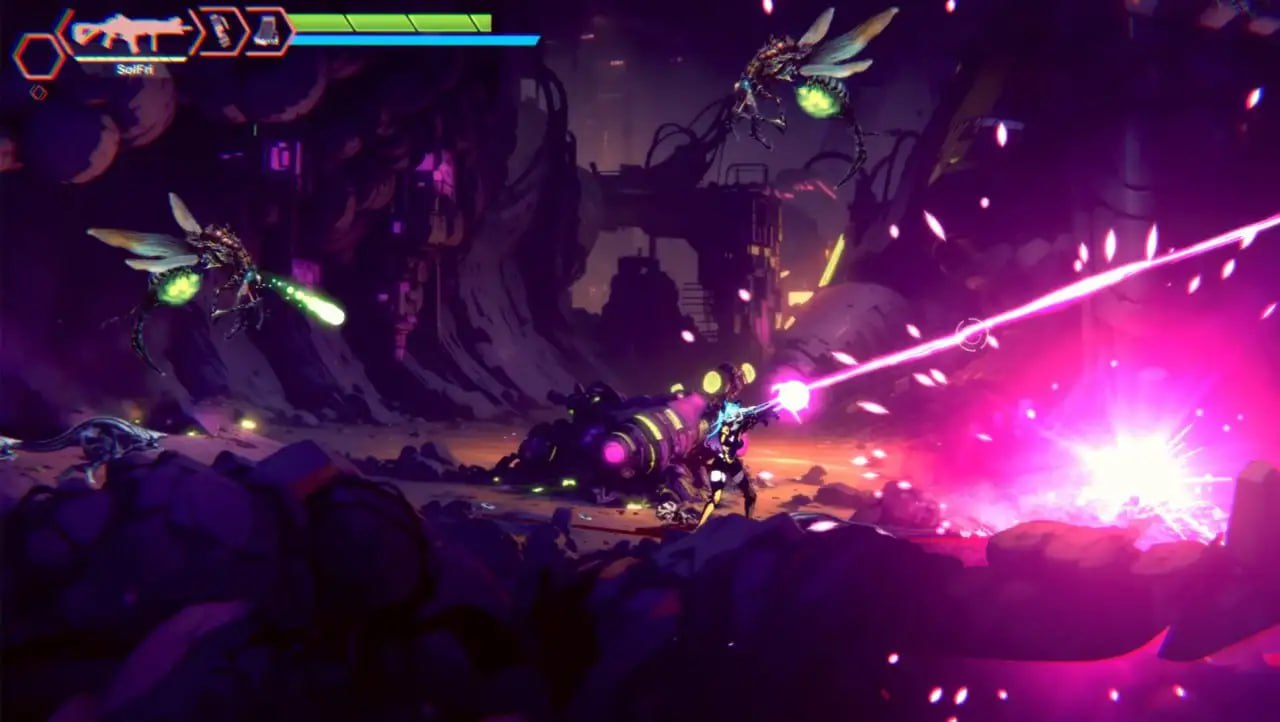Choose the slot right of the rifle

tap(221, 31)
